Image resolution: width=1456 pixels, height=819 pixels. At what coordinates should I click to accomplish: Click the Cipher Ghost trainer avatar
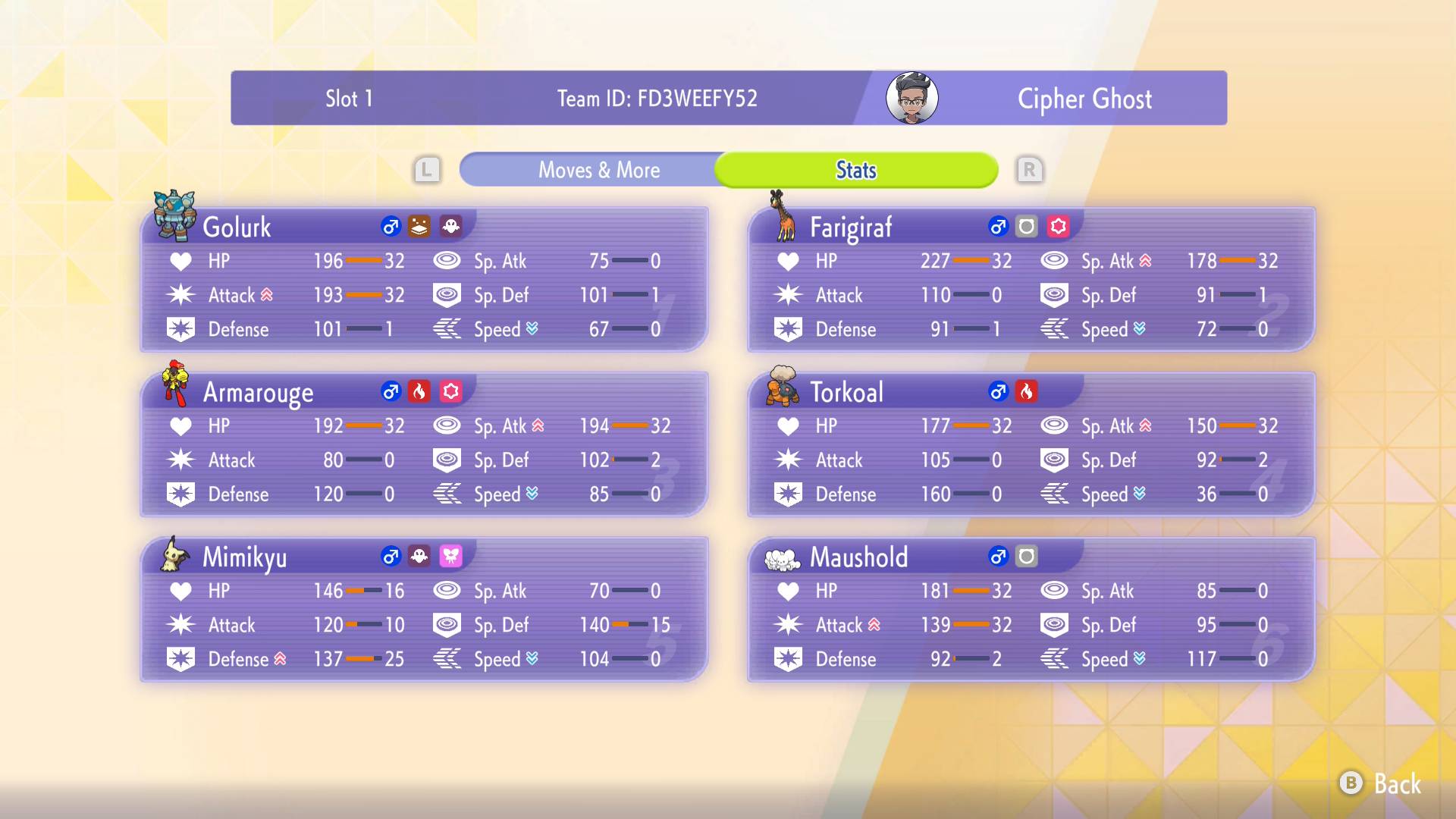coord(912,98)
